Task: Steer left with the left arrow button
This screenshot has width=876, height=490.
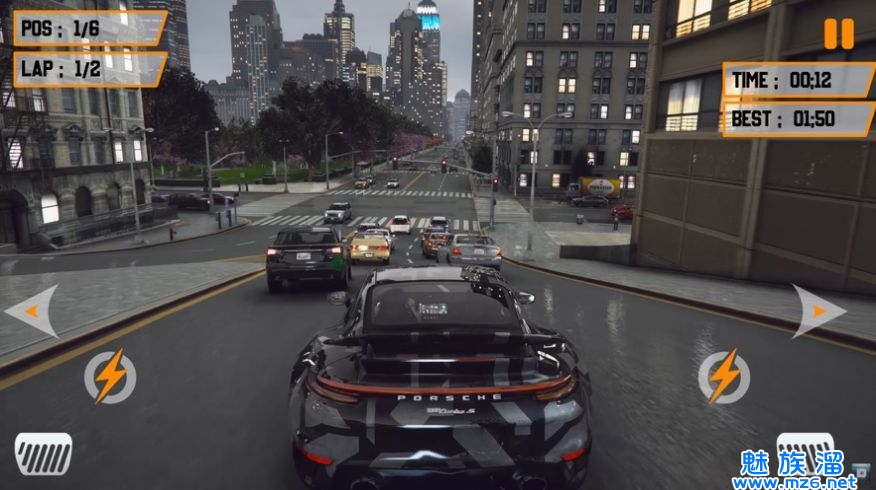Action: [x=33, y=311]
